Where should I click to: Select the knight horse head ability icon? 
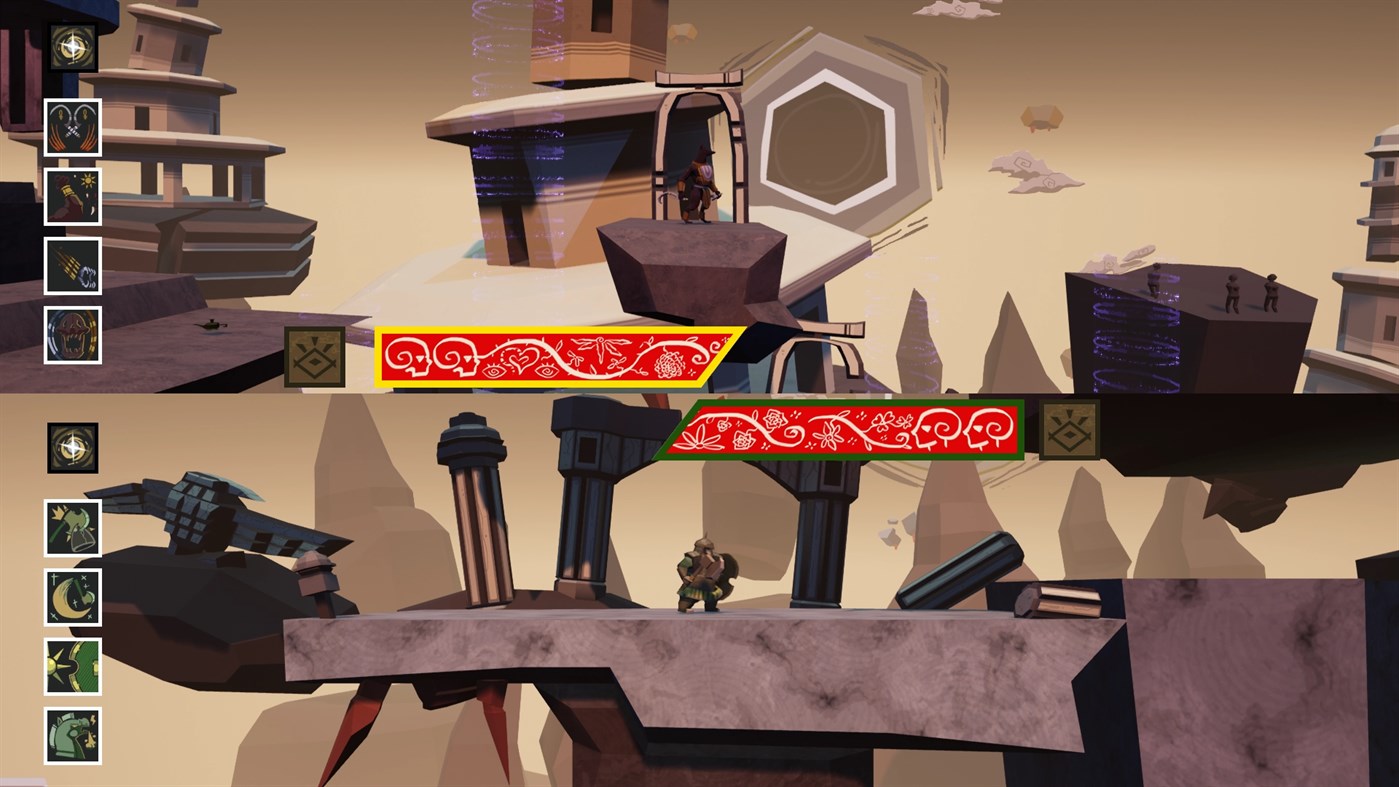coord(71,734)
